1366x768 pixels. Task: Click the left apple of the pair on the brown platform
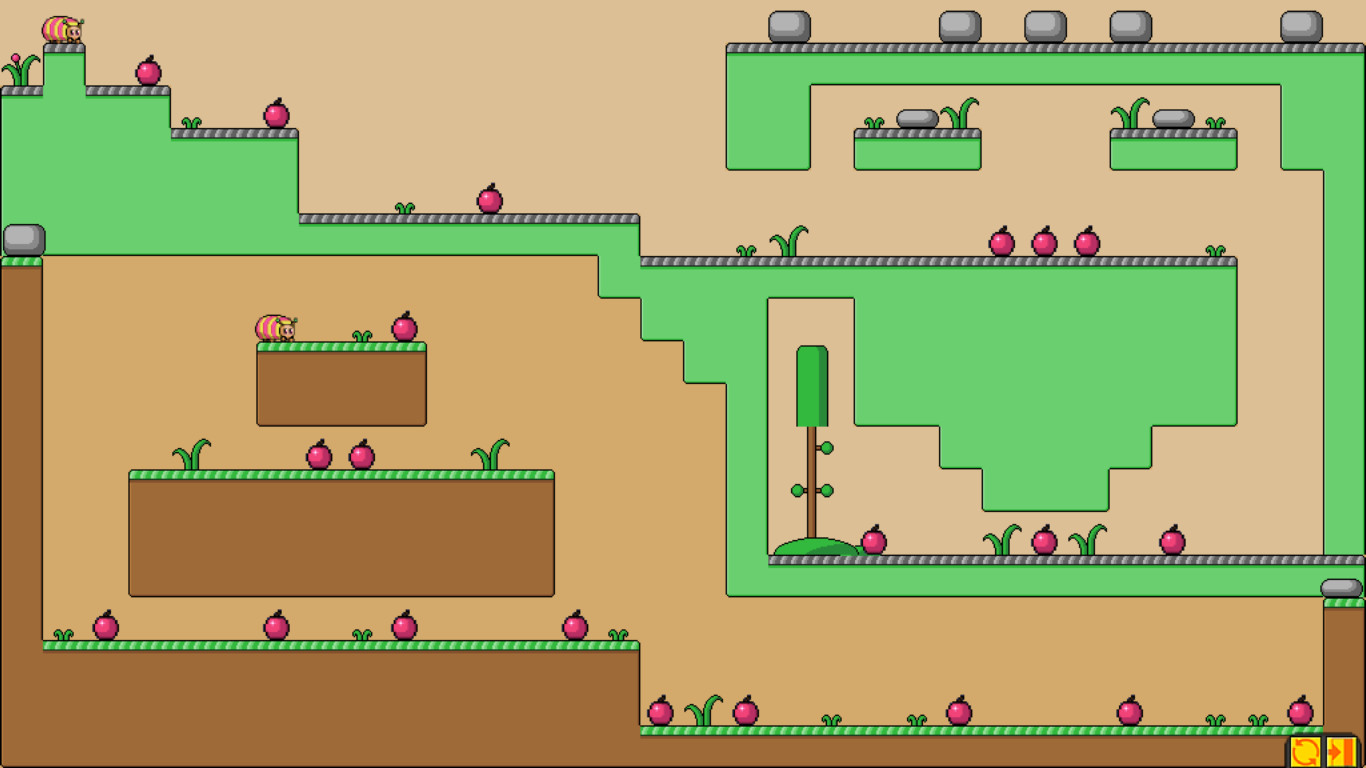pos(318,456)
